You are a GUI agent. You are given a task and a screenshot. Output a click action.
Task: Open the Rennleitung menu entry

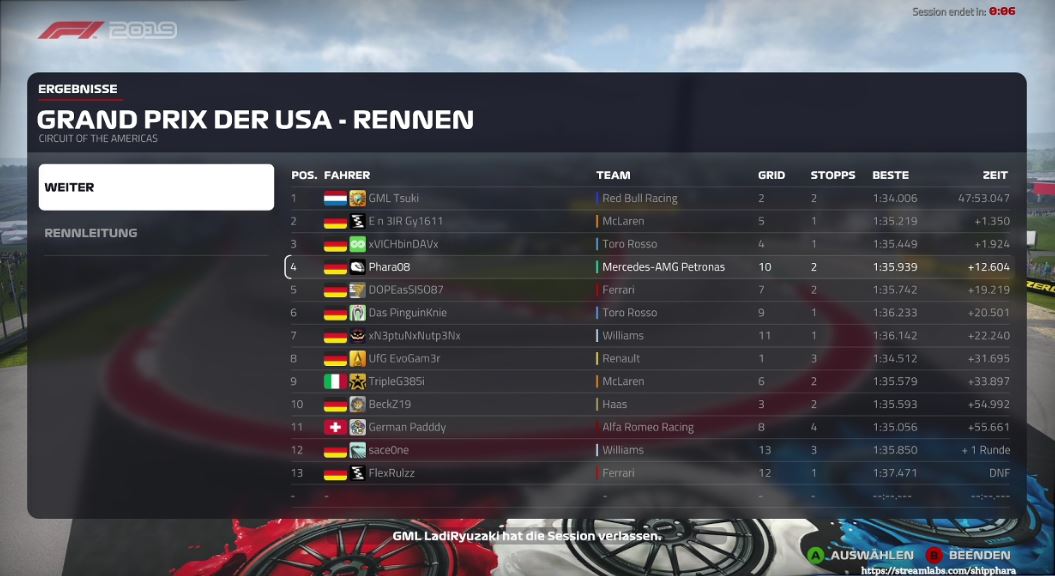[156, 233]
